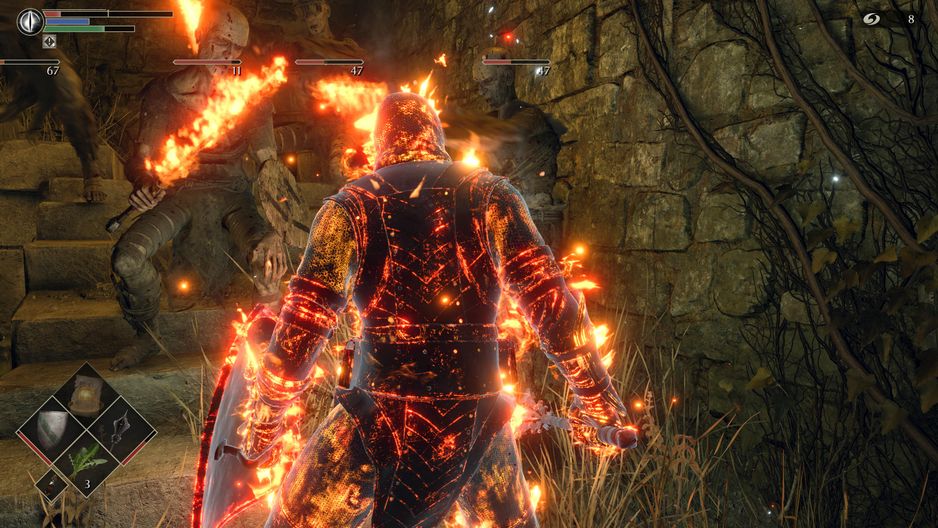The image size is (938, 528).
Task: Click the round character tendency emblem
Action: click(x=30, y=20)
